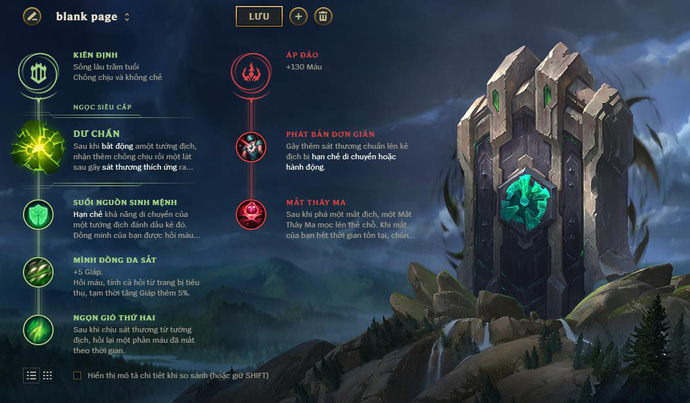Image resolution: width=690 pixels, height=403 pixels.
Task: Choose the Ngọn Gió Thứ Hai rune
Action: 38,328
